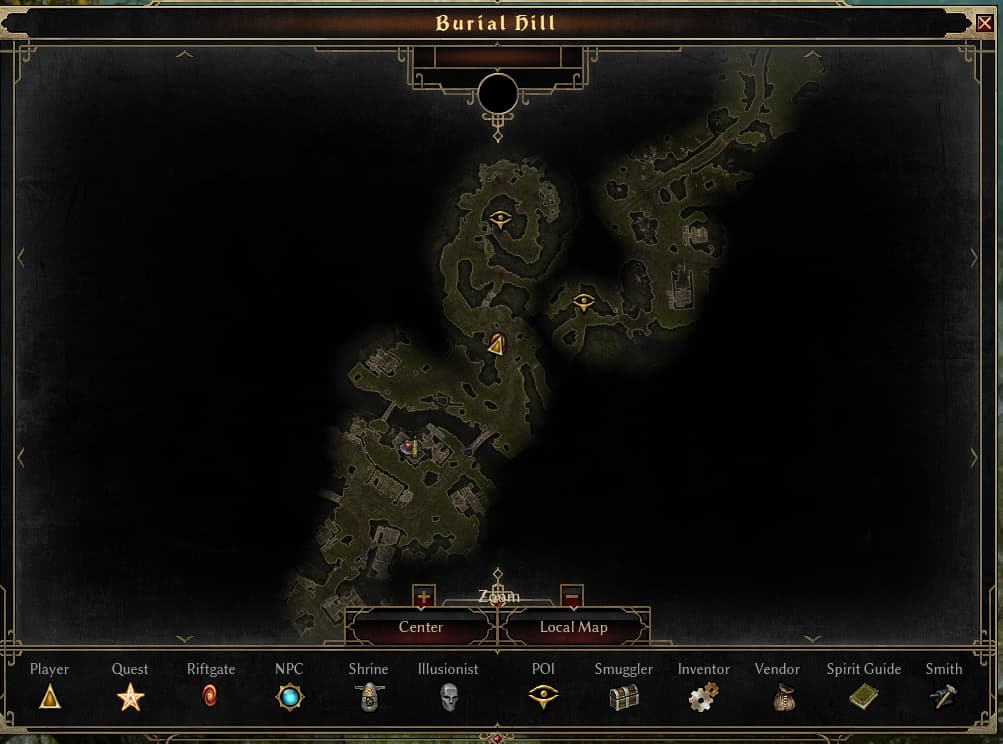Toggle the NPC legend icon

289,697
